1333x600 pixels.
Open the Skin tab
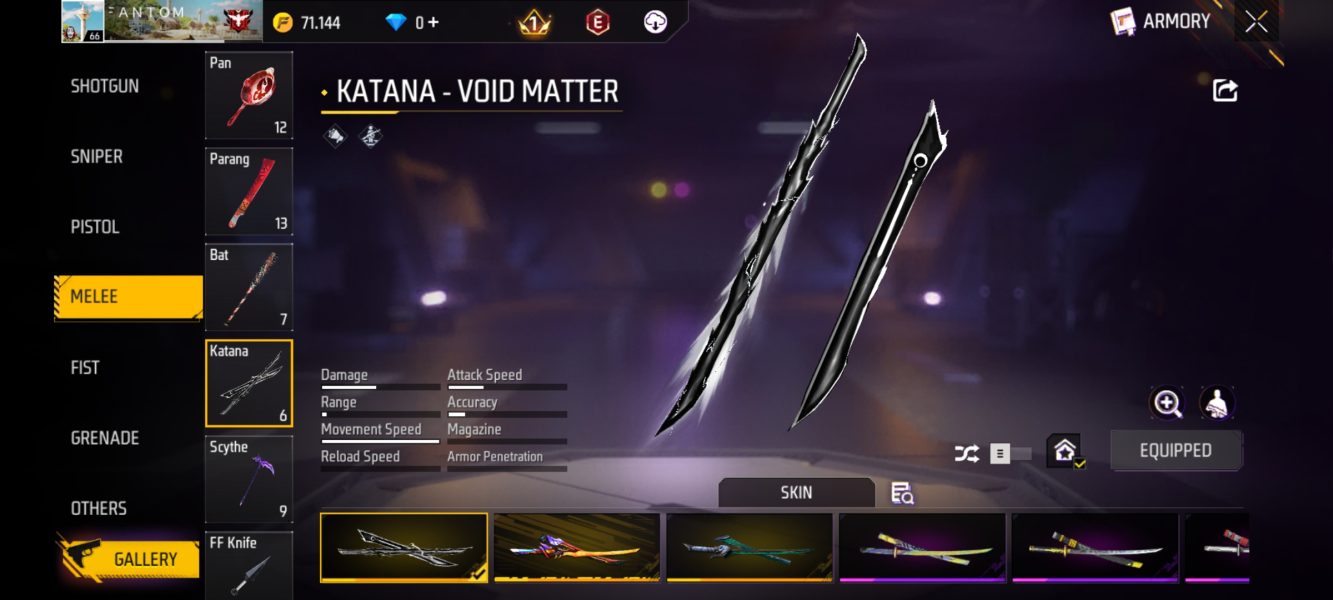796,492
